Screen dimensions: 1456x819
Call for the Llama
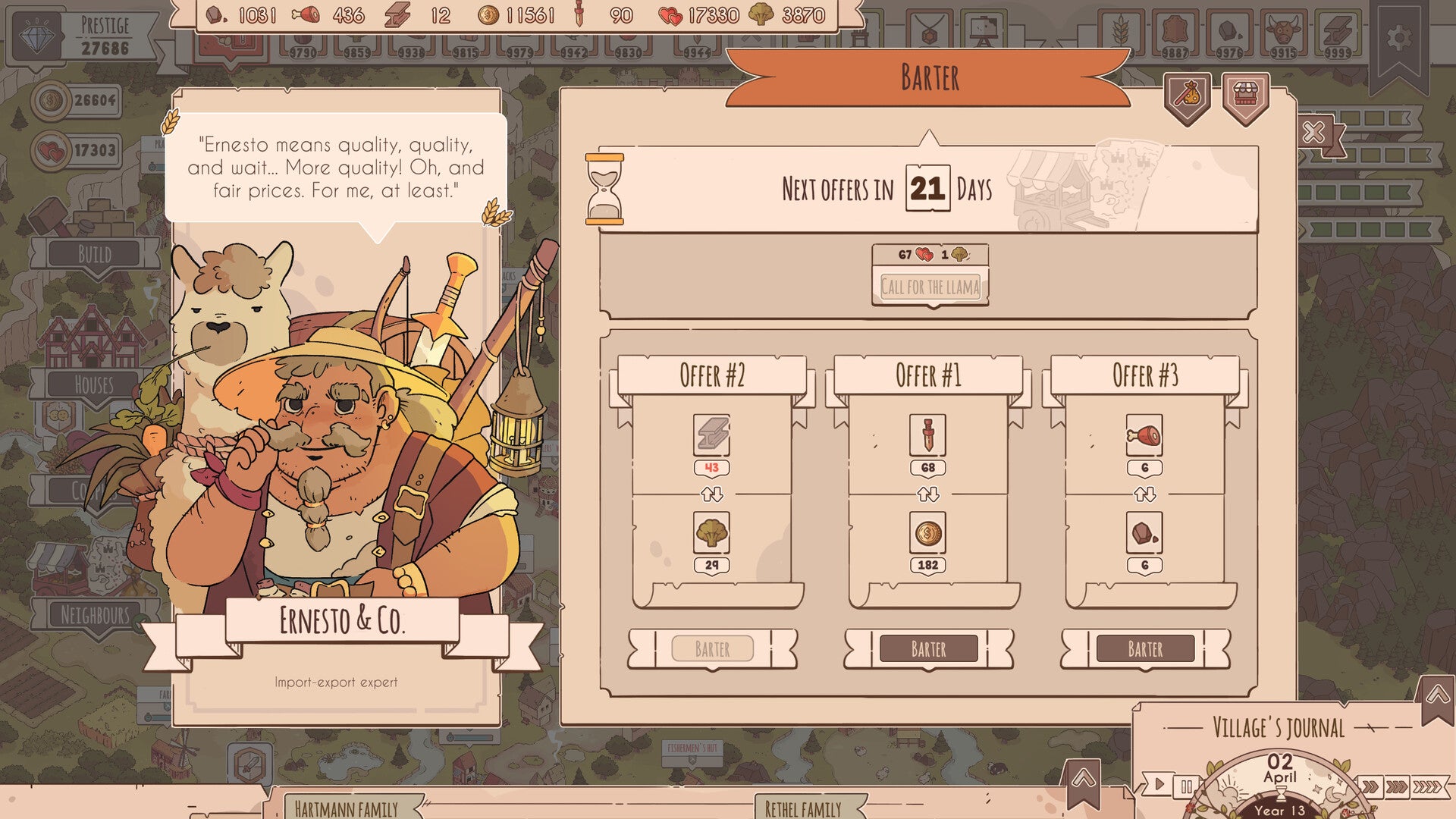[930, 287]
